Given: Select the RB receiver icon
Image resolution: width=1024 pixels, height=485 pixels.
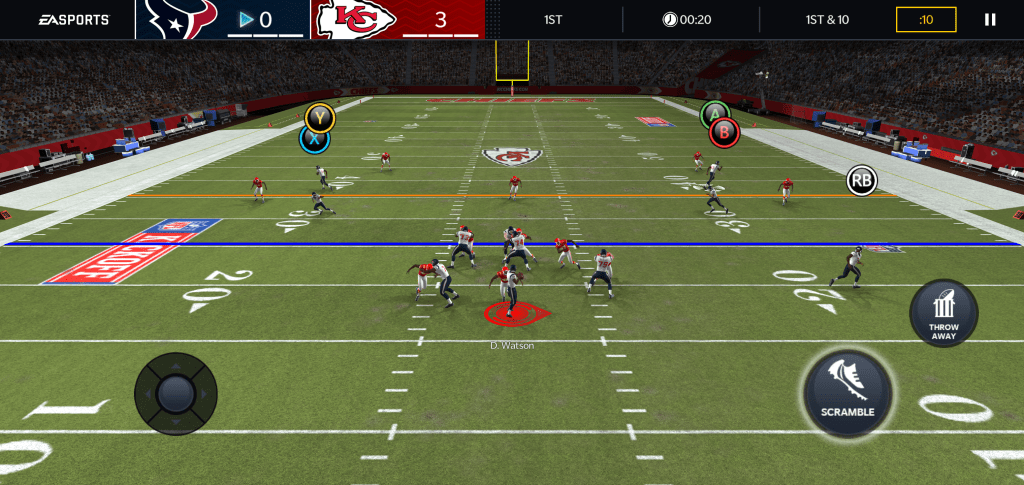Looking at the screenshot, I should click(861, 180).
